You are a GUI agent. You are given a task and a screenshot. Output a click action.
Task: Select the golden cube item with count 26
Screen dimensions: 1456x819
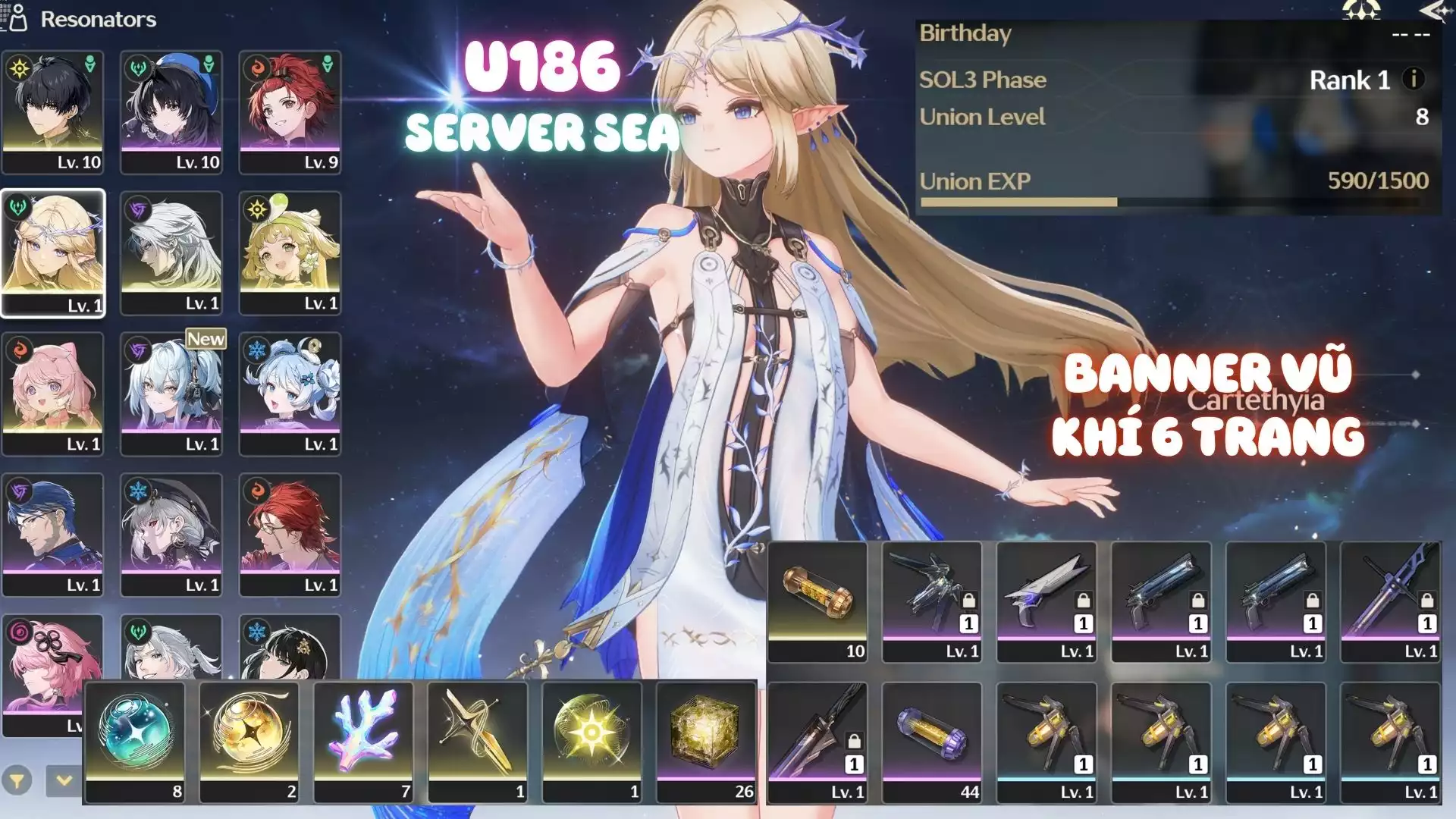[706, 742]
